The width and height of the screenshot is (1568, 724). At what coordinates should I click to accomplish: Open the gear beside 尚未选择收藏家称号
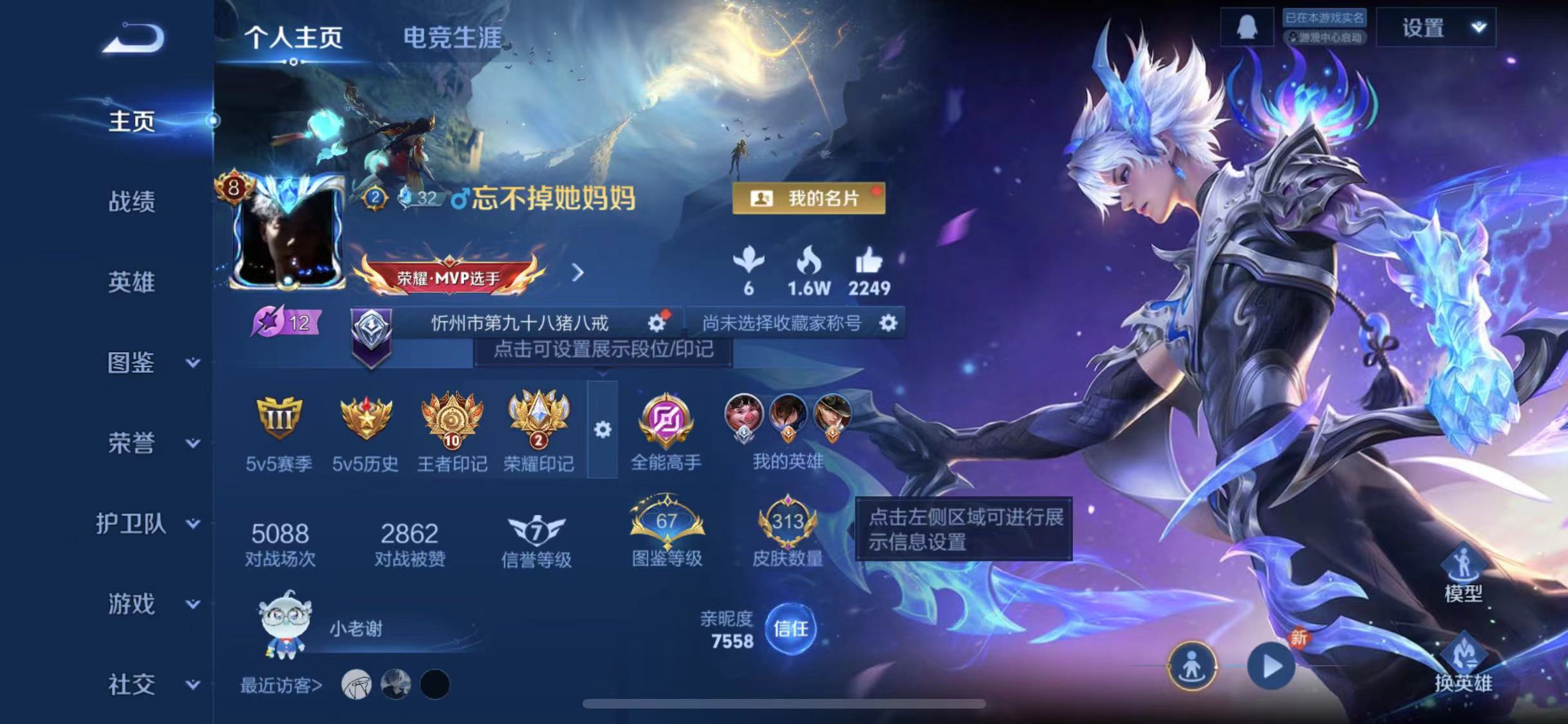[x=890, y=324]
